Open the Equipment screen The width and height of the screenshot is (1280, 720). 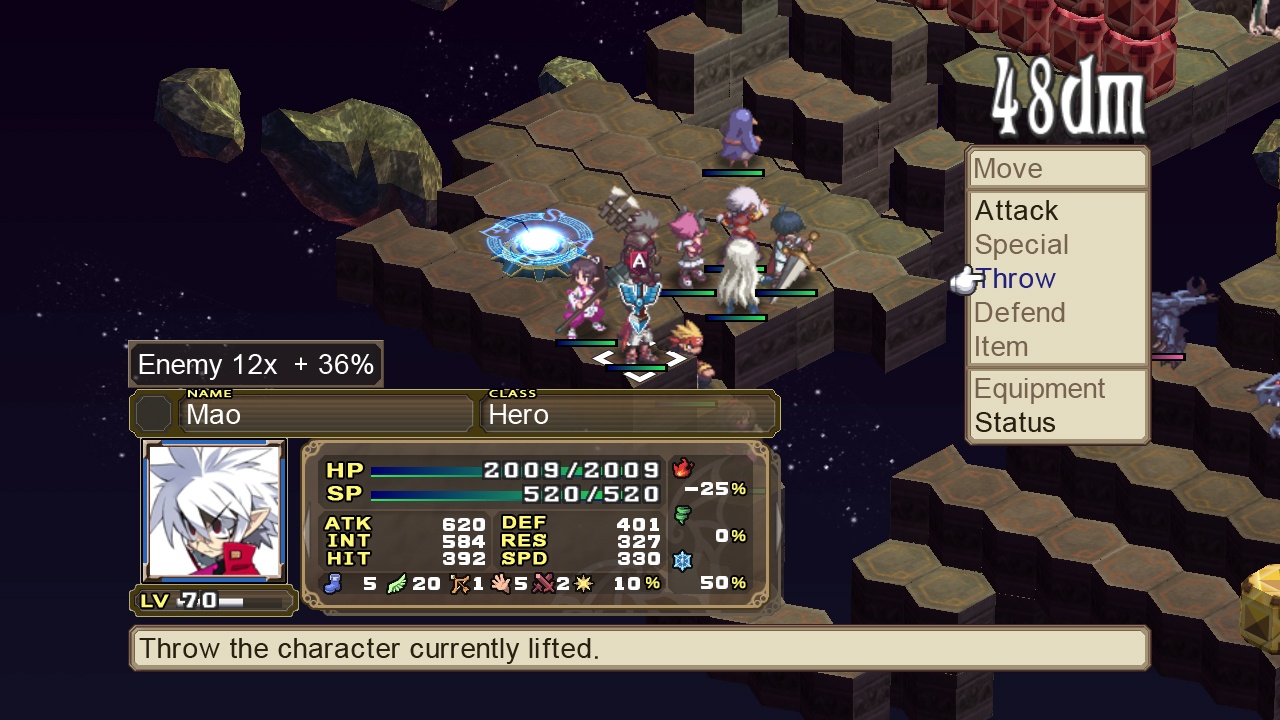point(1040,388)
